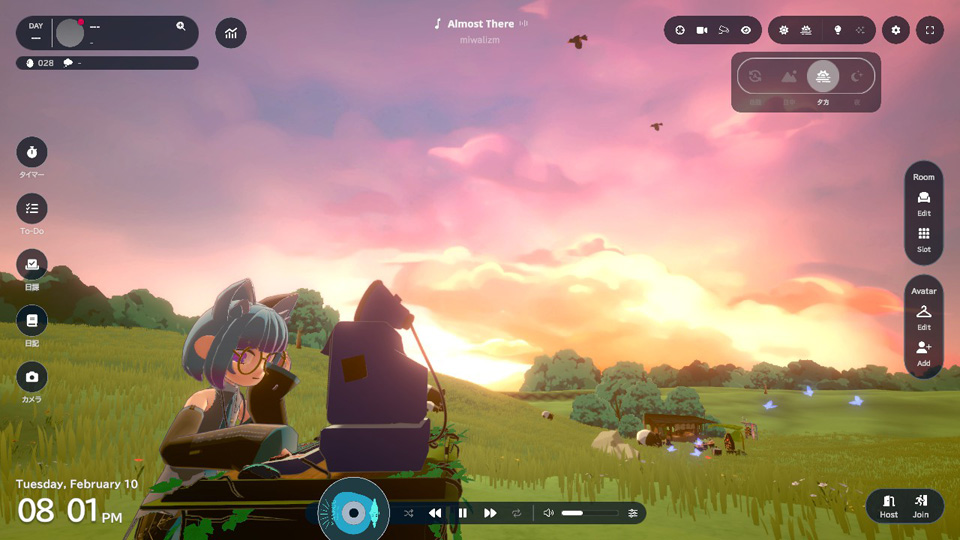Image resolution: width=960 pixels, height=540 pixels.
Task: Open the 日記 diary book
Action: point(32,320)
